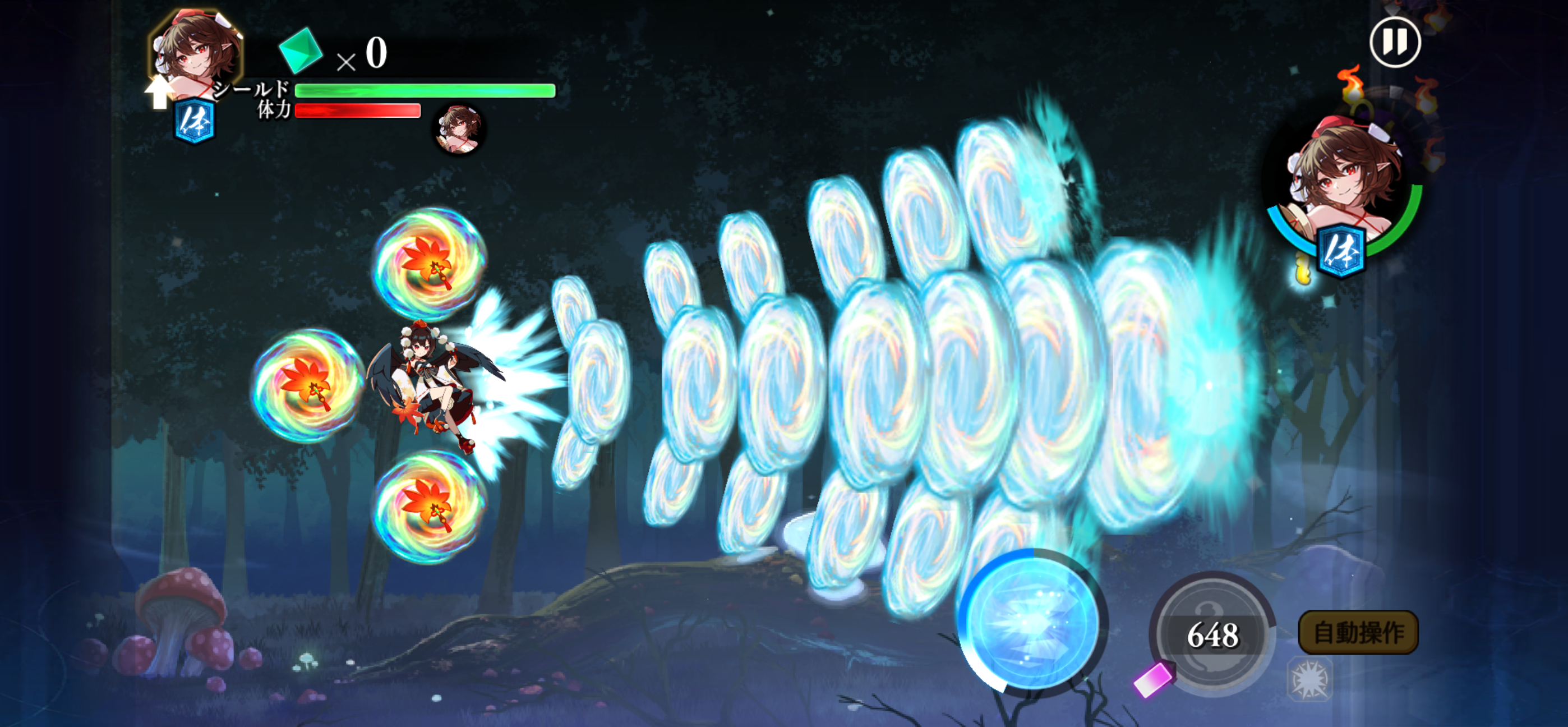The image size is (1568, 727).
Task: Tap the white starburst icon under 自動操作
Action: 1309,679
